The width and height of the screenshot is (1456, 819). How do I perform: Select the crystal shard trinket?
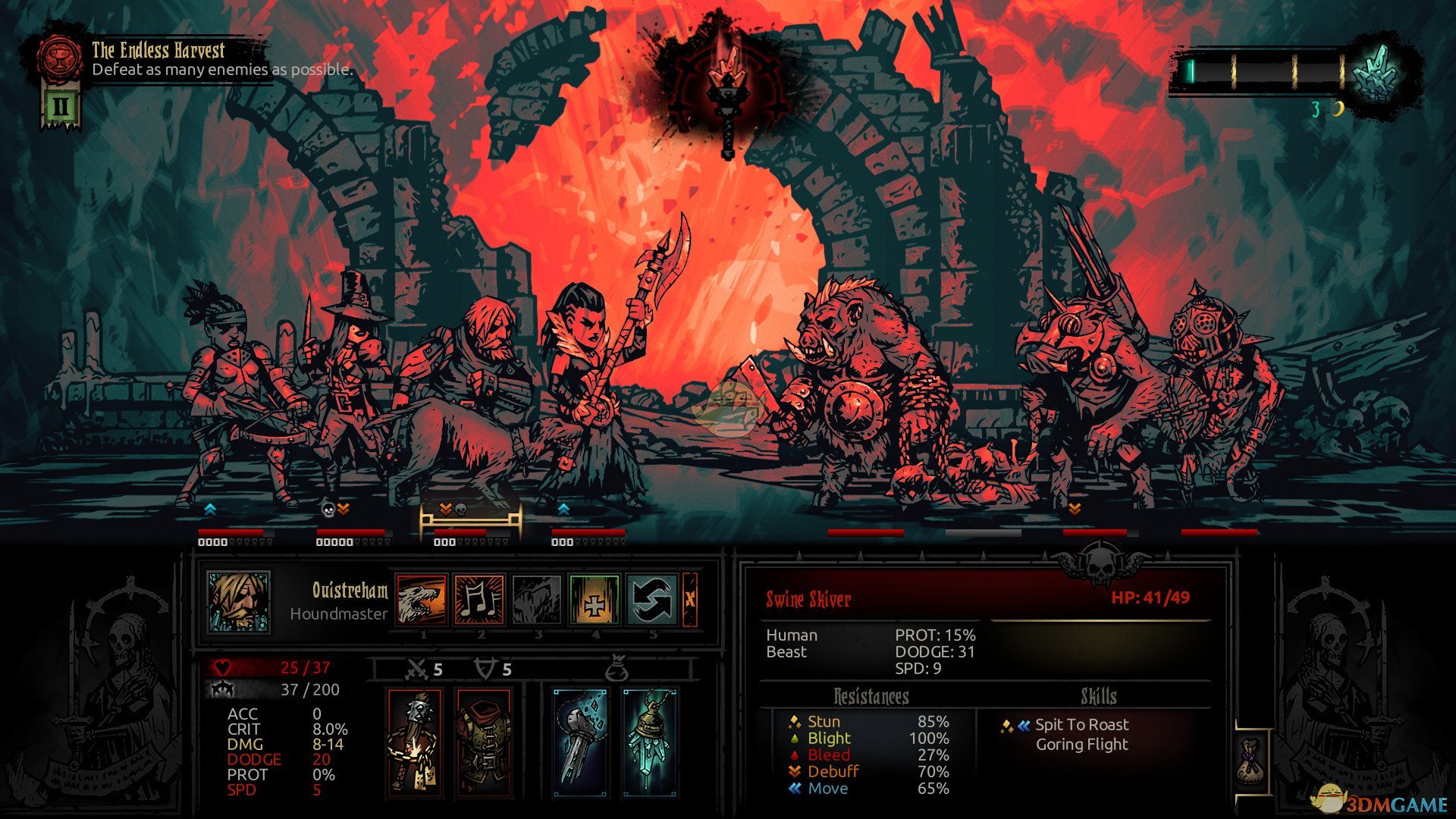[x=580, y=742]
